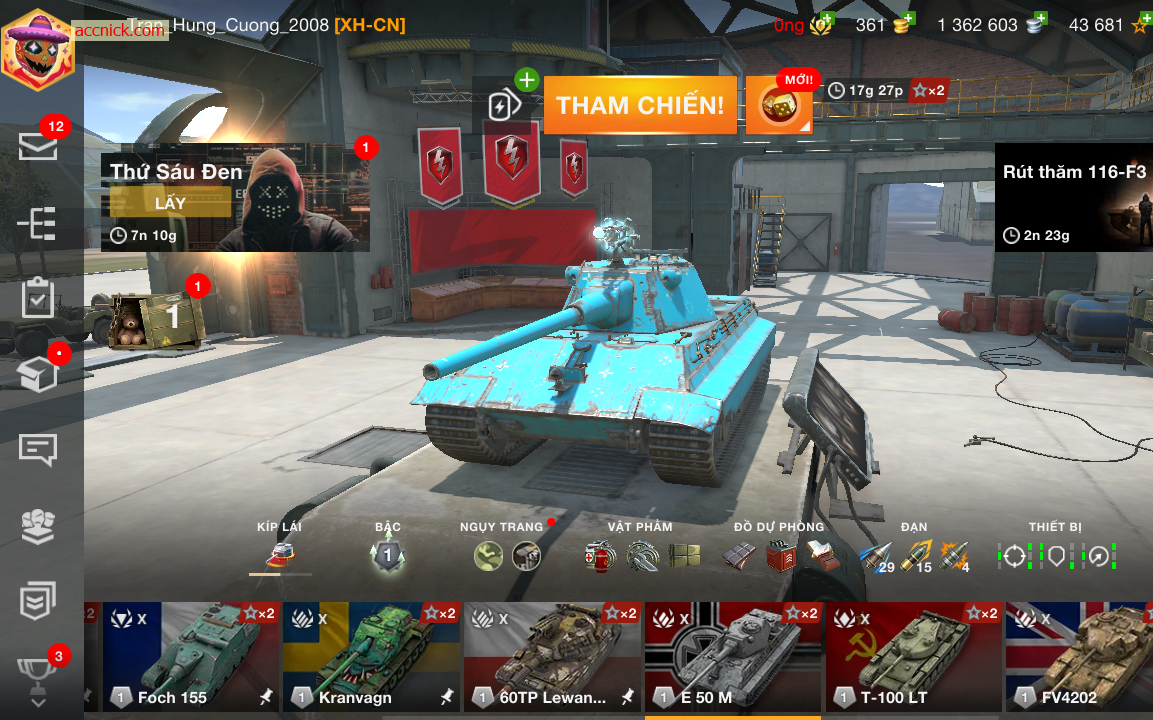1153x720 pixels.
Task: Open the tech tree icon
Action: [38, 224]
